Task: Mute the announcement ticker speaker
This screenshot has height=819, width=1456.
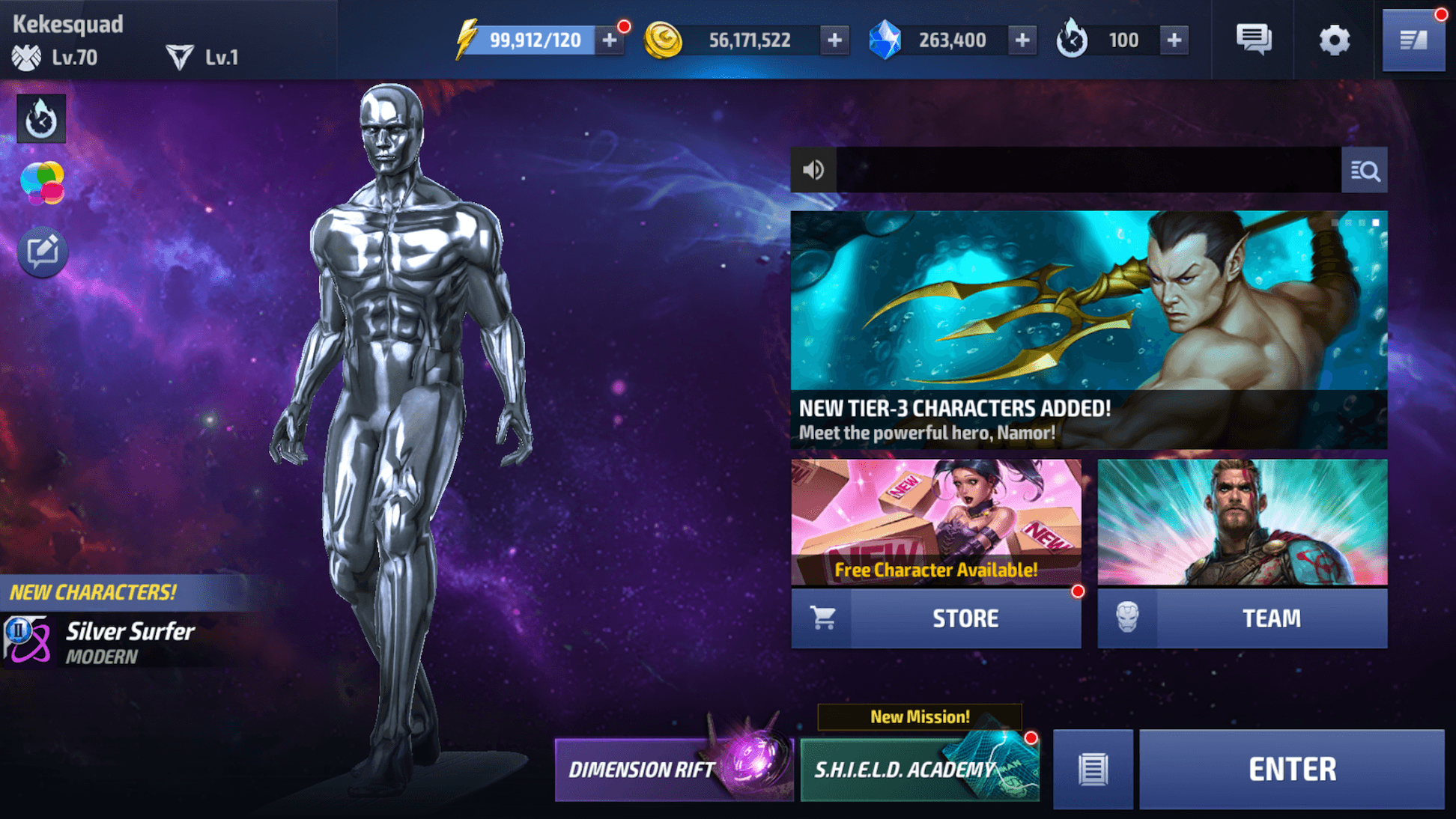Action: pyautogui.click(x=814, y=170)
